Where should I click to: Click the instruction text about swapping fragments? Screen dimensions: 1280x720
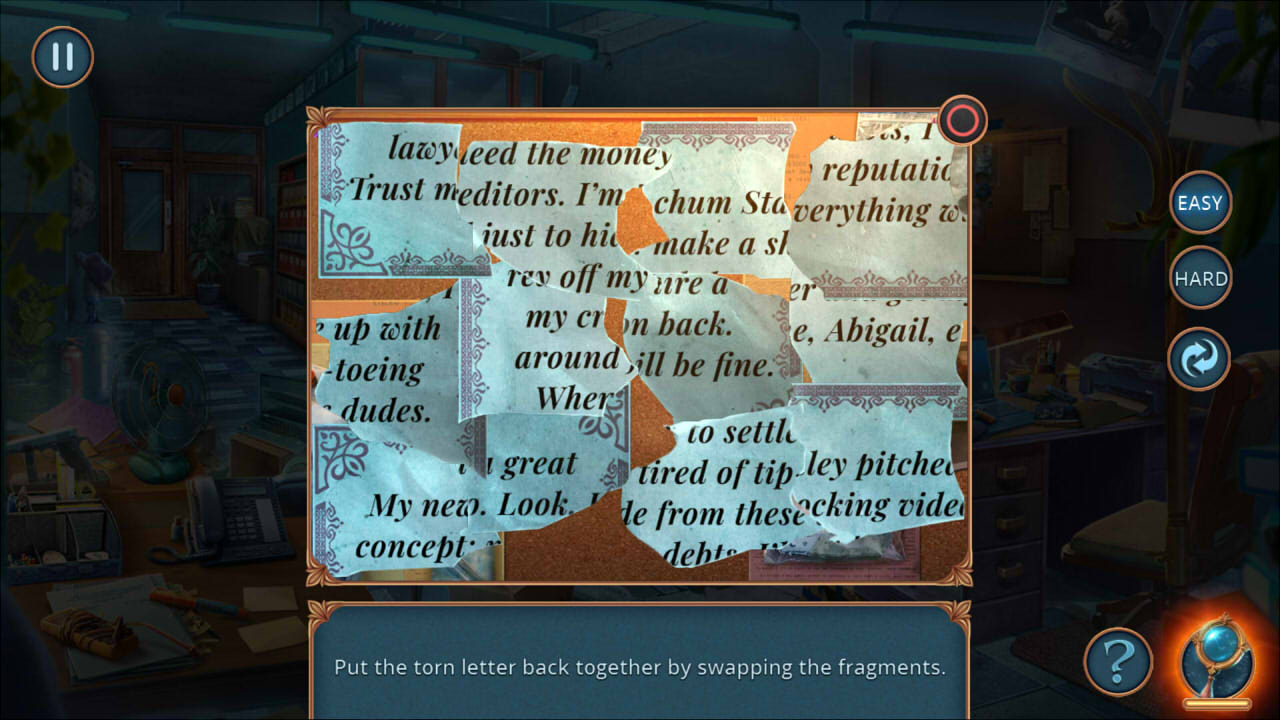(x=640, y=665)
